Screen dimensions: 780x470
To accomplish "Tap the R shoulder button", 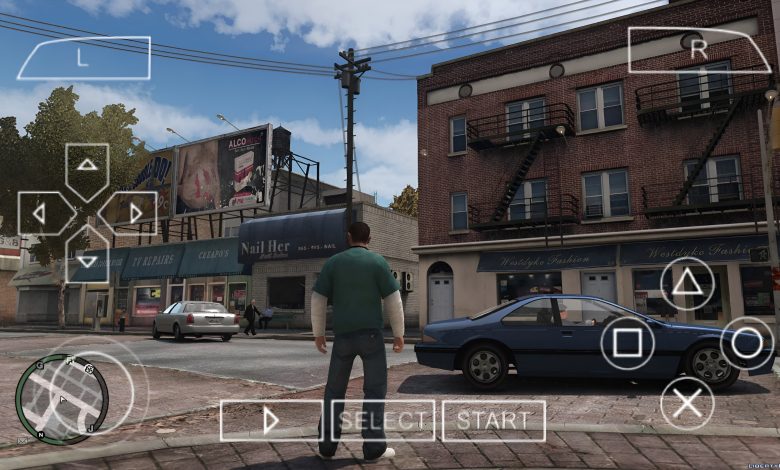I will [698, 48].
